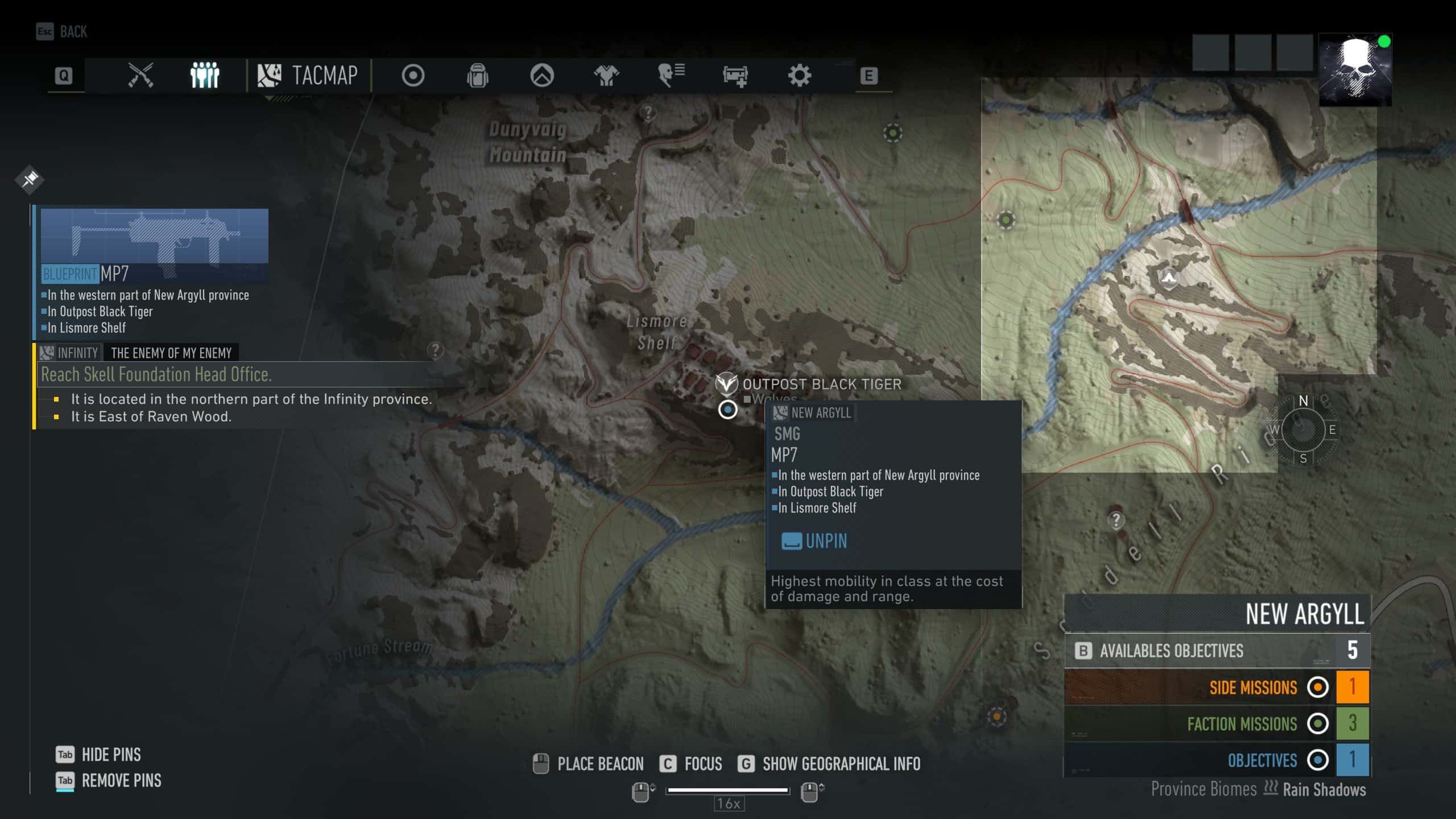Open the Availables Objectives list
This screenshot has width=1456, height=819.
(1217, 650)
